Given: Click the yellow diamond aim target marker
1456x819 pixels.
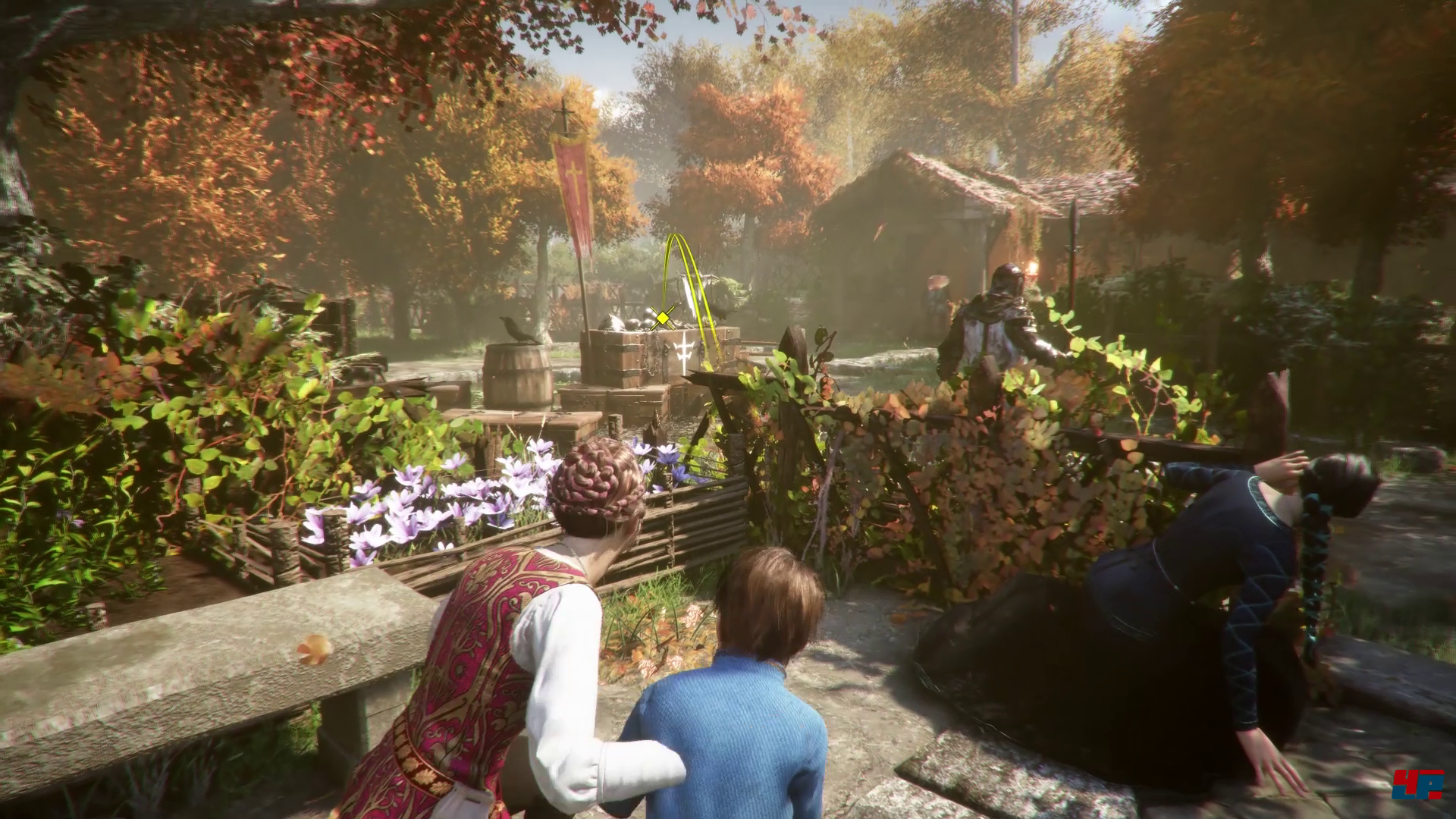Looking at the screenshot, I should (x=664, y=317).
